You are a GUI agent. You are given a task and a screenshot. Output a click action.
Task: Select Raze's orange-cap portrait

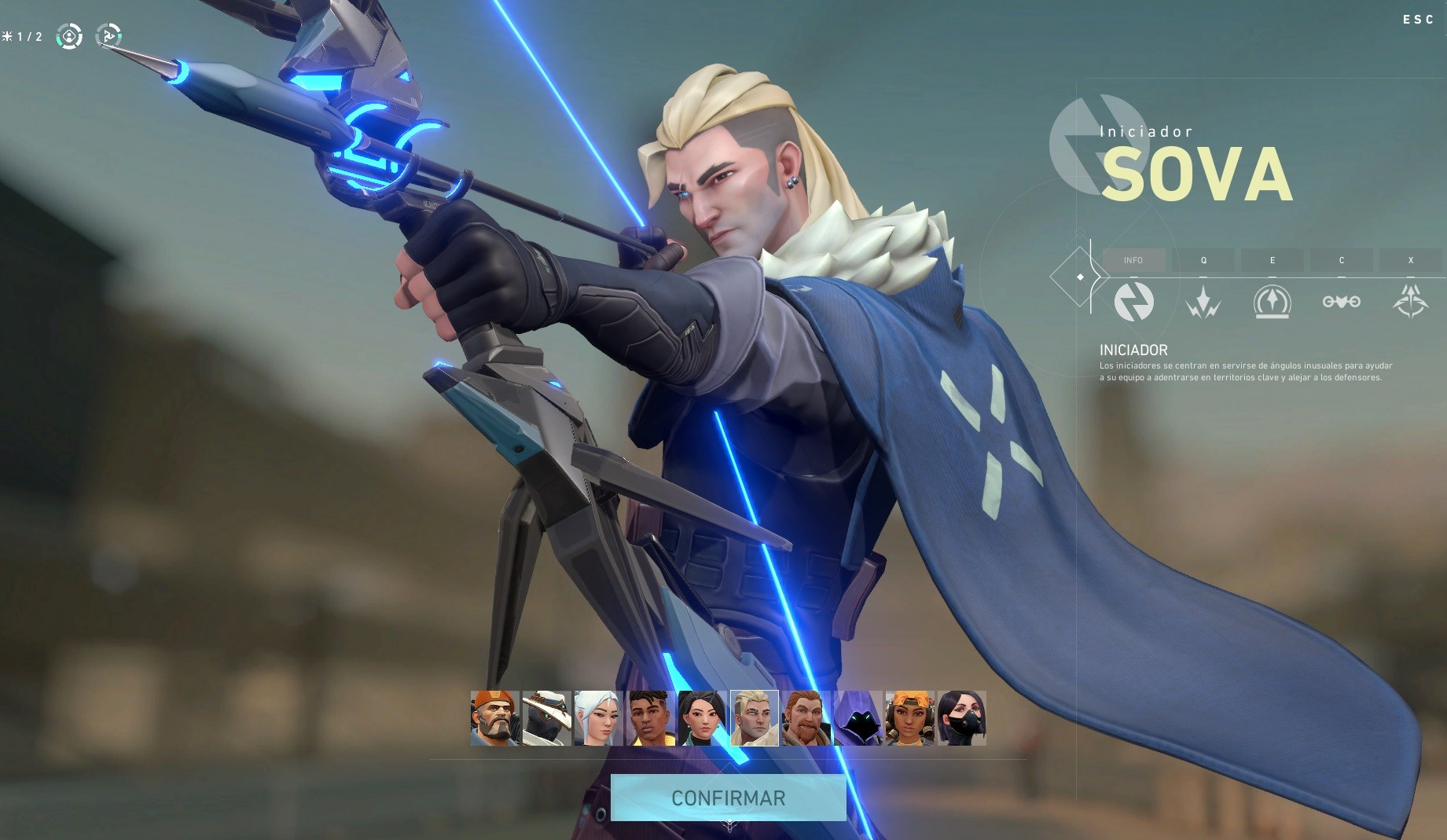tap(909, 718)
